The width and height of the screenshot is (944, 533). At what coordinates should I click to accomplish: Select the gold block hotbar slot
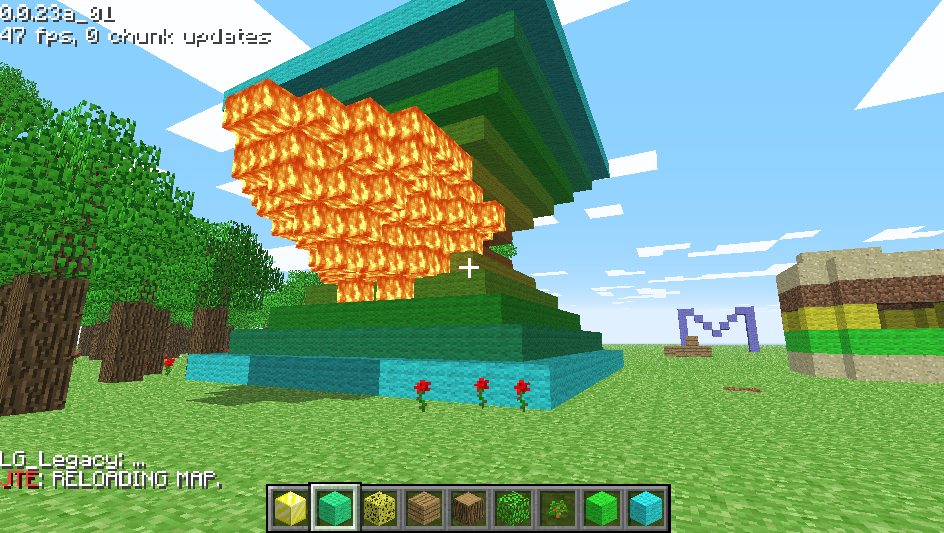pos(290,509)
